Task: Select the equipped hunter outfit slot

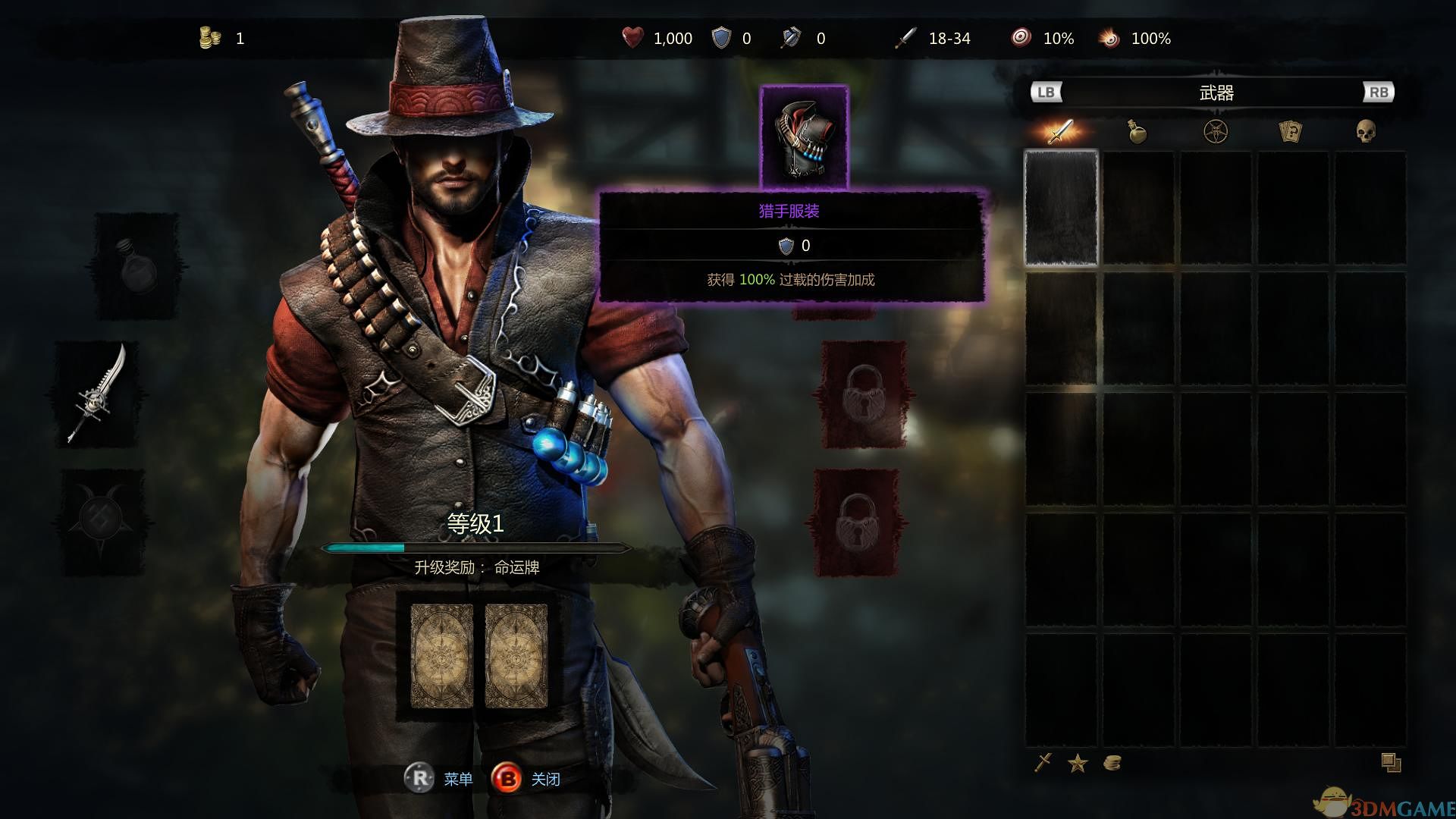Action: pos(804,136)
